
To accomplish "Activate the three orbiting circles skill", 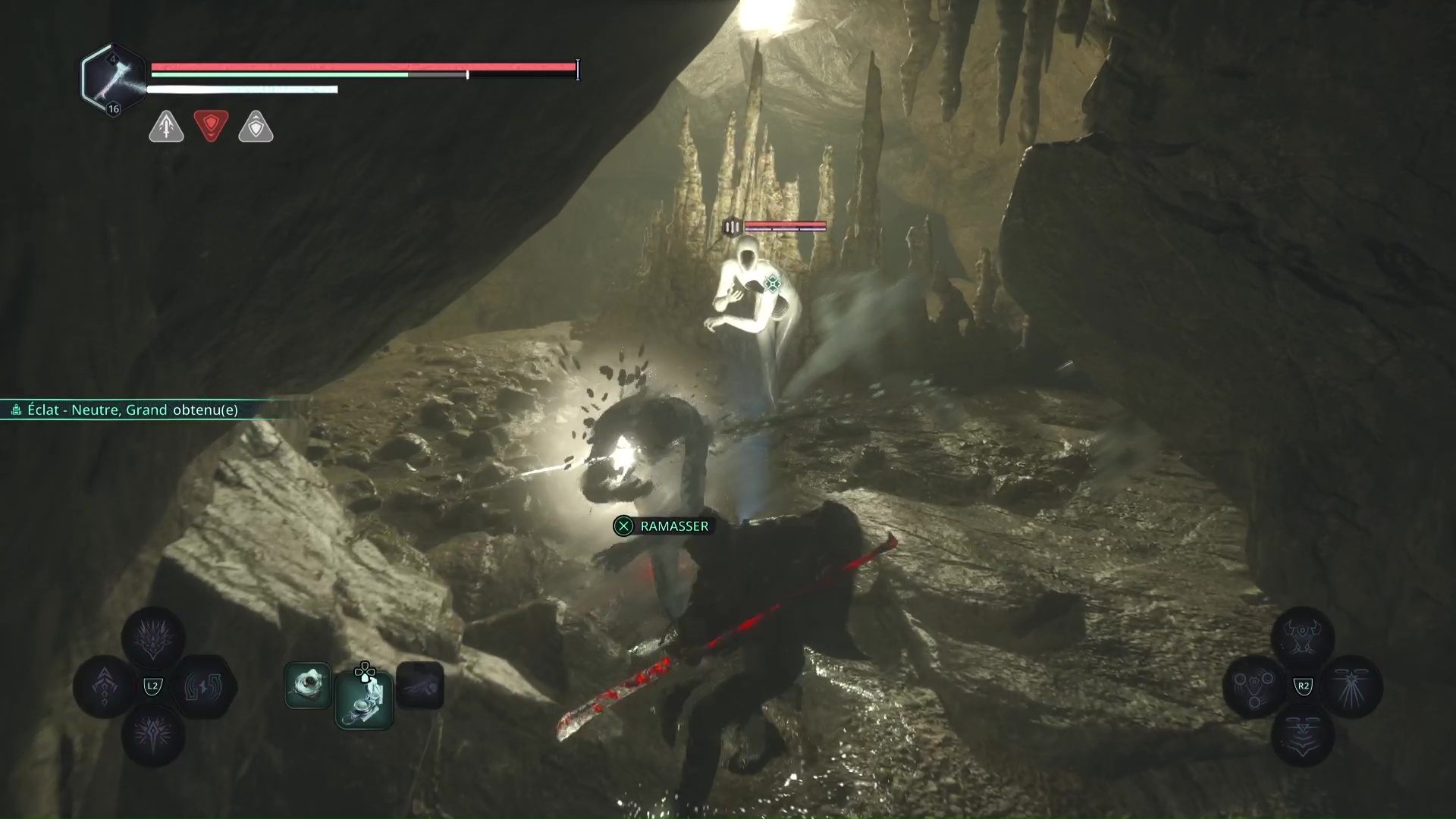I will 1254,686.
